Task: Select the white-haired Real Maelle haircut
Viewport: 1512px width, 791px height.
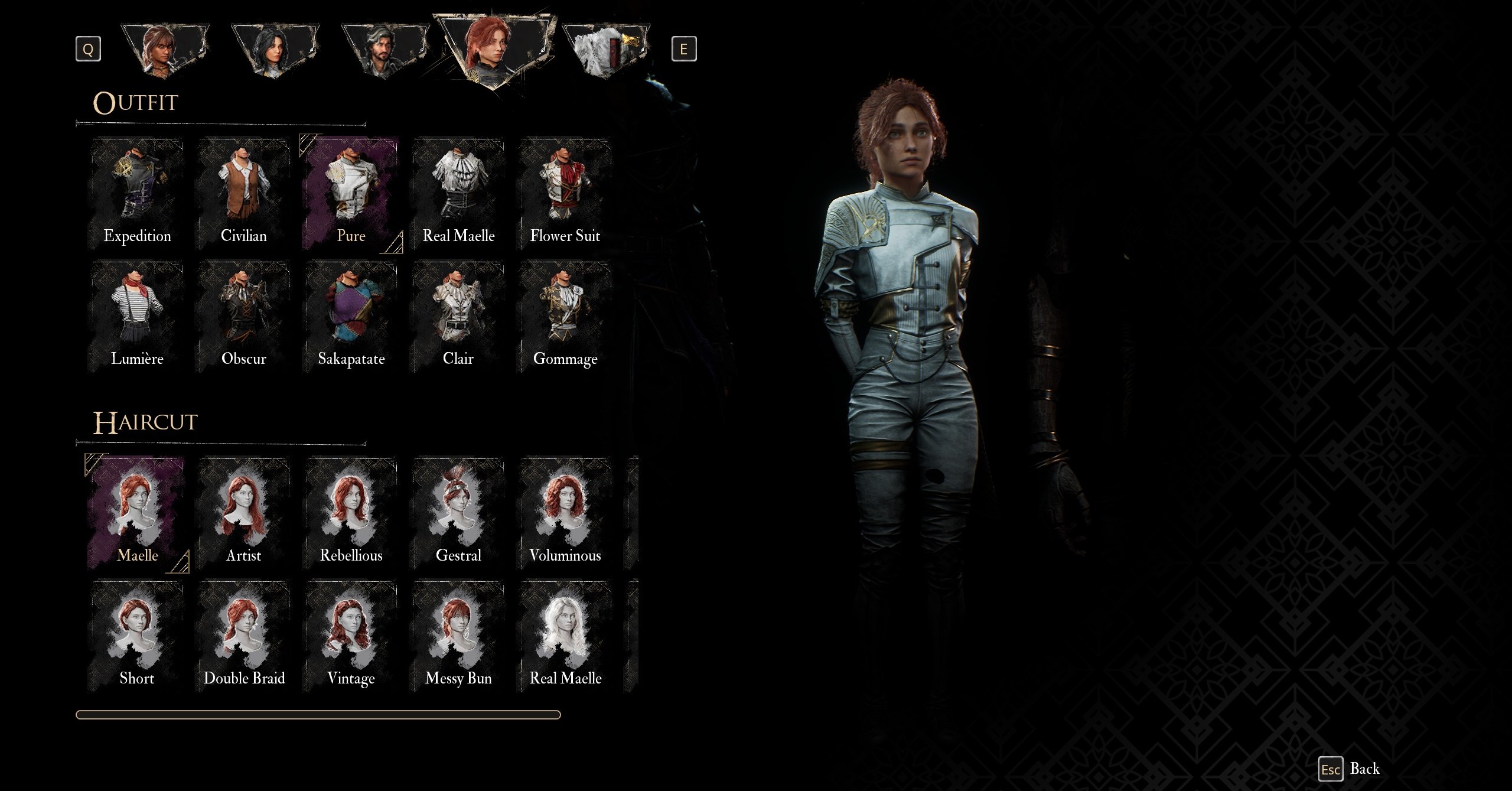Action: (565, 635)
